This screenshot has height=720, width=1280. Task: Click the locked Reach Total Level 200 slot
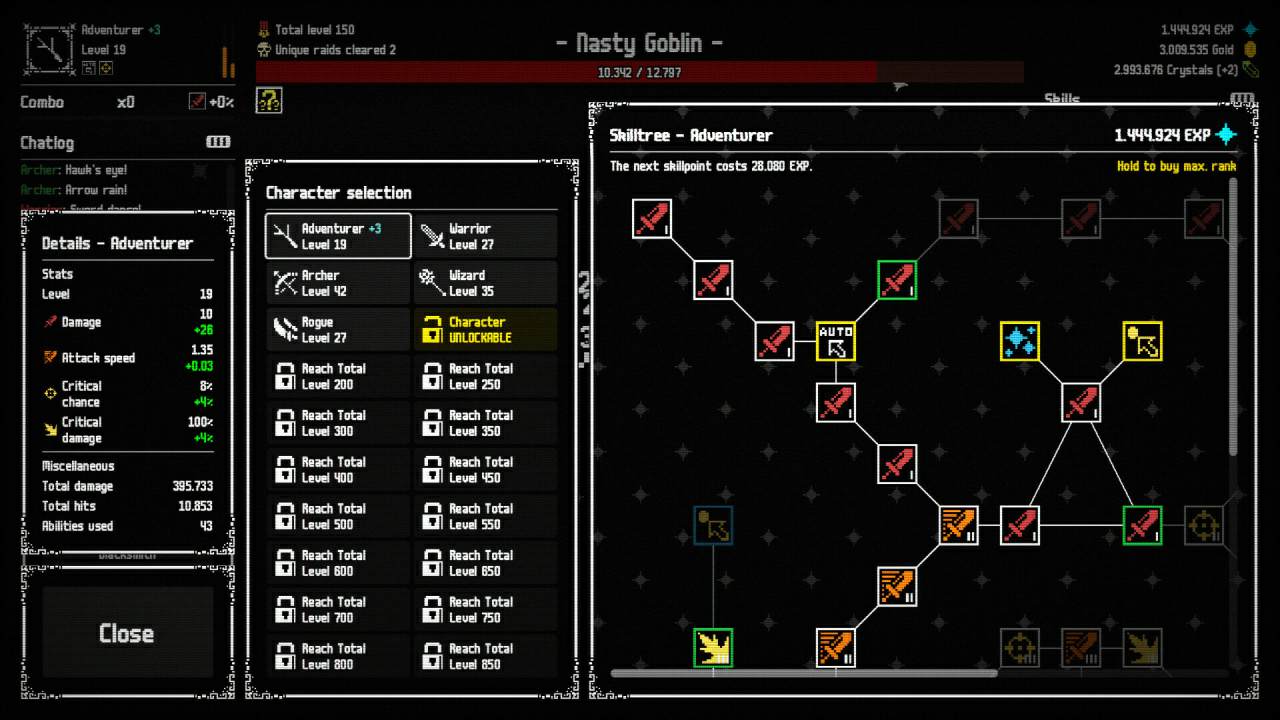tap(338, 377)
